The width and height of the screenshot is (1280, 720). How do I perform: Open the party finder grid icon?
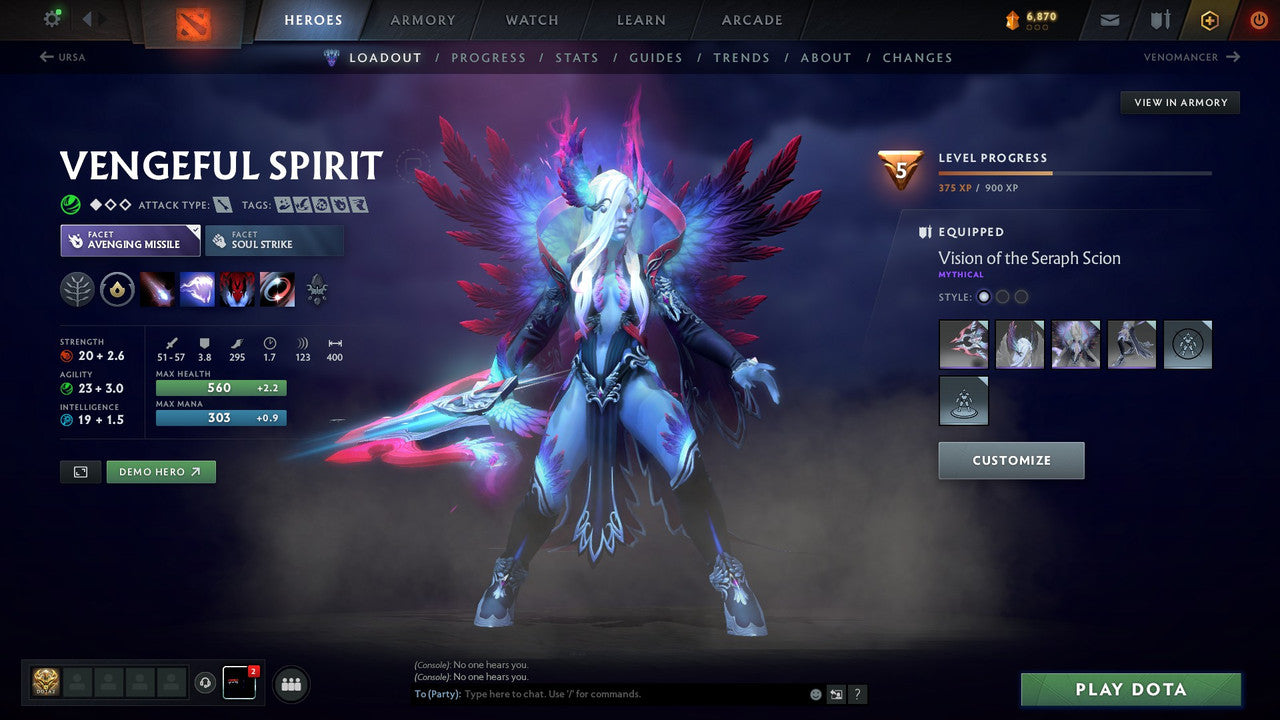point(290,683)
